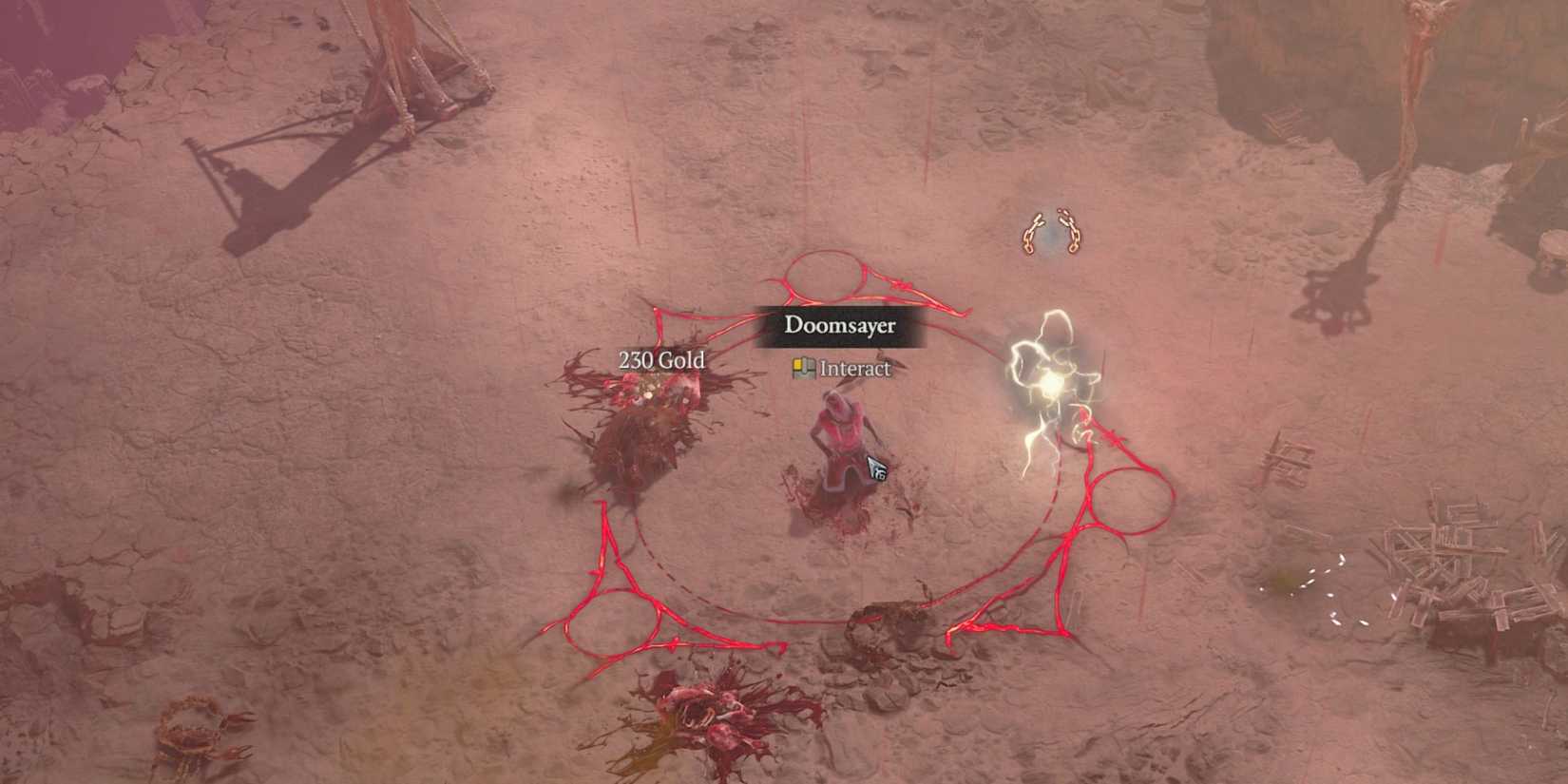The width and height of the screenshot is (1568, 784).
Task: Click the Interact prompt text
Action: coord(853,368)
